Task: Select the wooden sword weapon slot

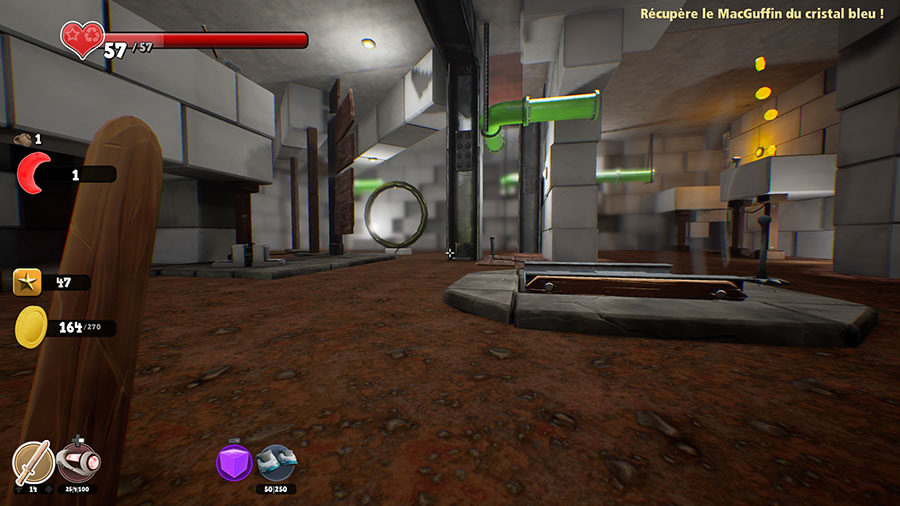Action: 32,463
